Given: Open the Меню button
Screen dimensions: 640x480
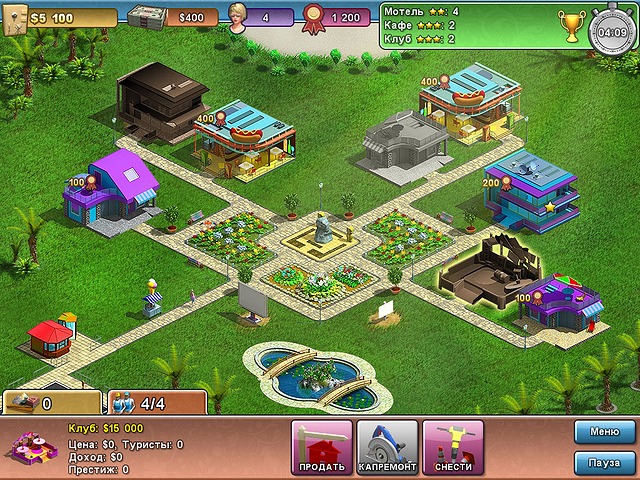Looking at the screenshot, I should [604, 432].
